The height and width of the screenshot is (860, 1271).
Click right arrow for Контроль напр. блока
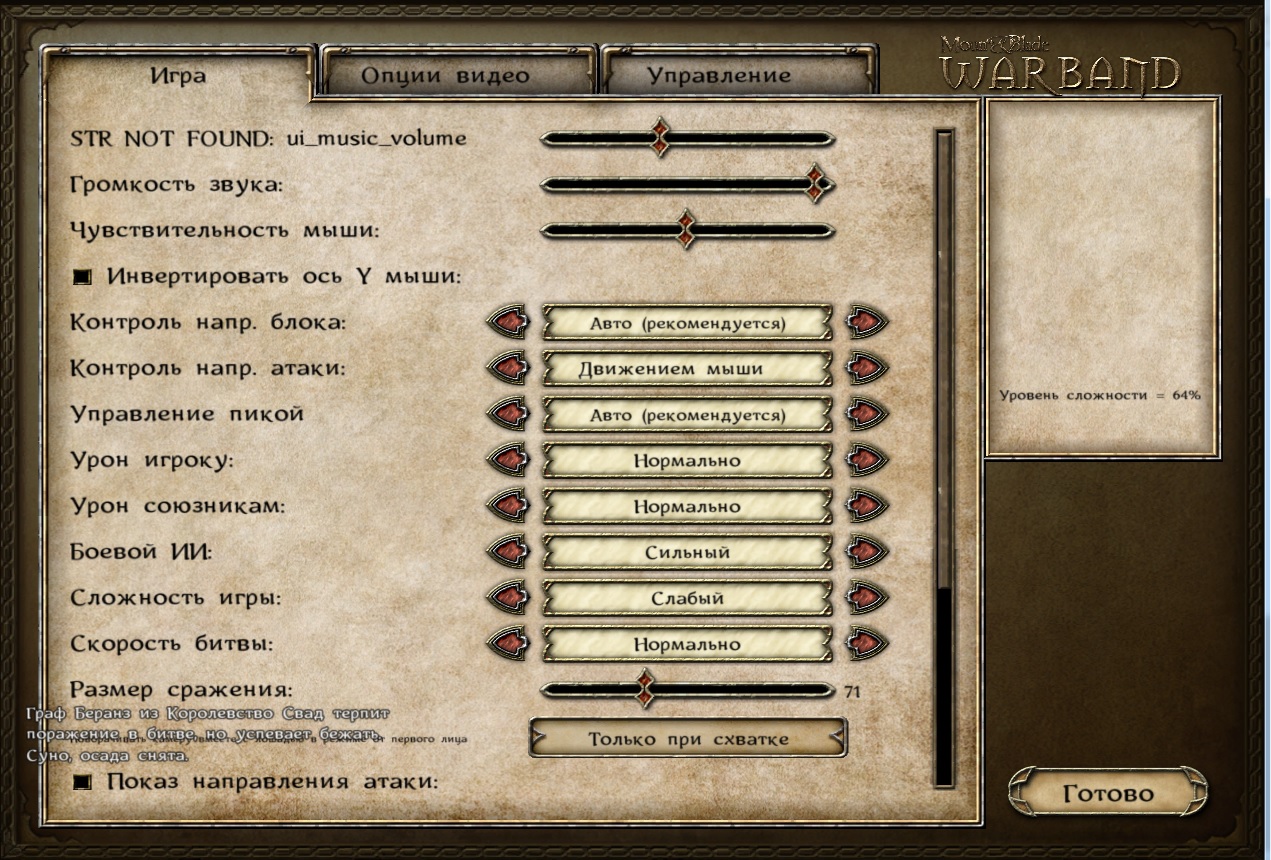[865, 323]
